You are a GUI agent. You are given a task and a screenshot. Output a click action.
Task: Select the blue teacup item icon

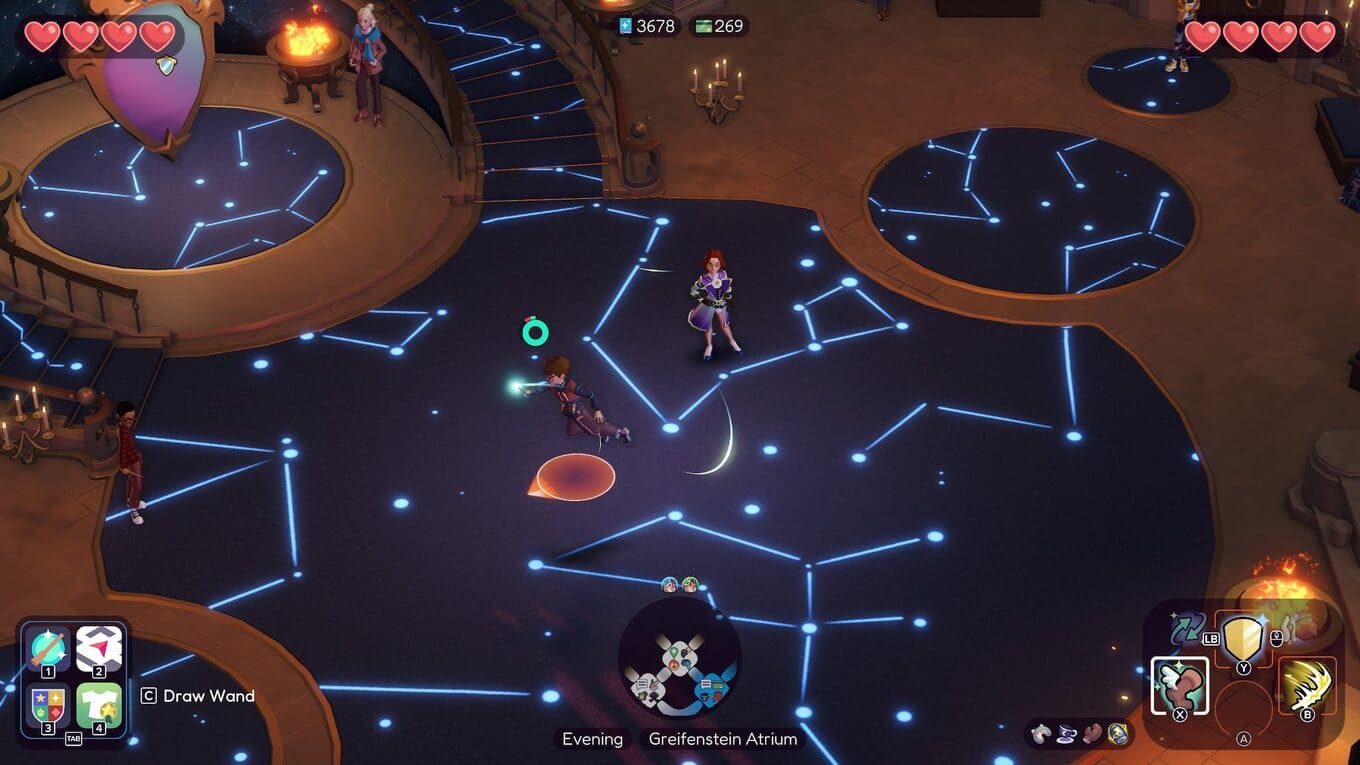[x=1066, y=734]
